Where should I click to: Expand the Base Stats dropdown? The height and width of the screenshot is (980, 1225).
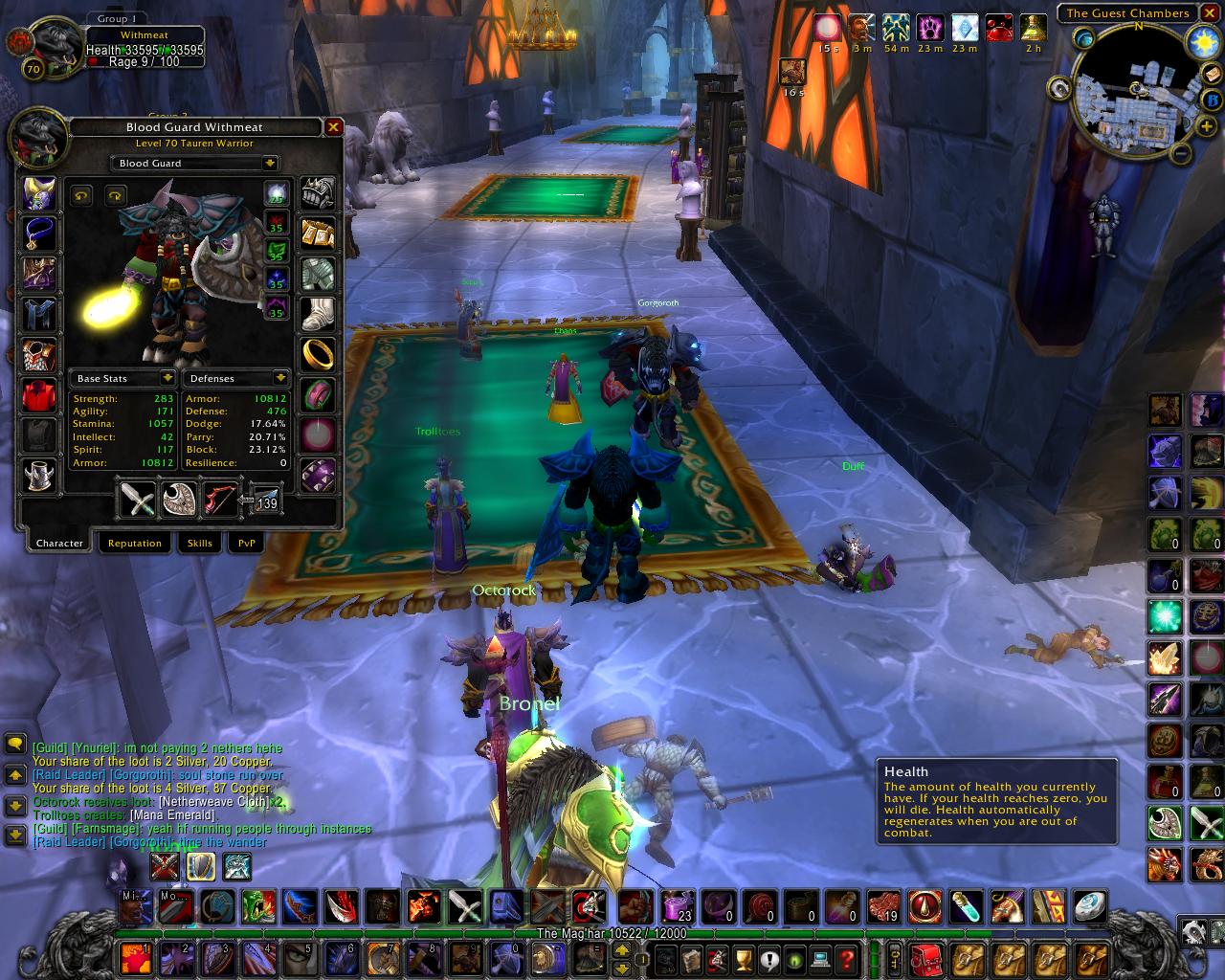pyautogui.click(x=167, y=379)
